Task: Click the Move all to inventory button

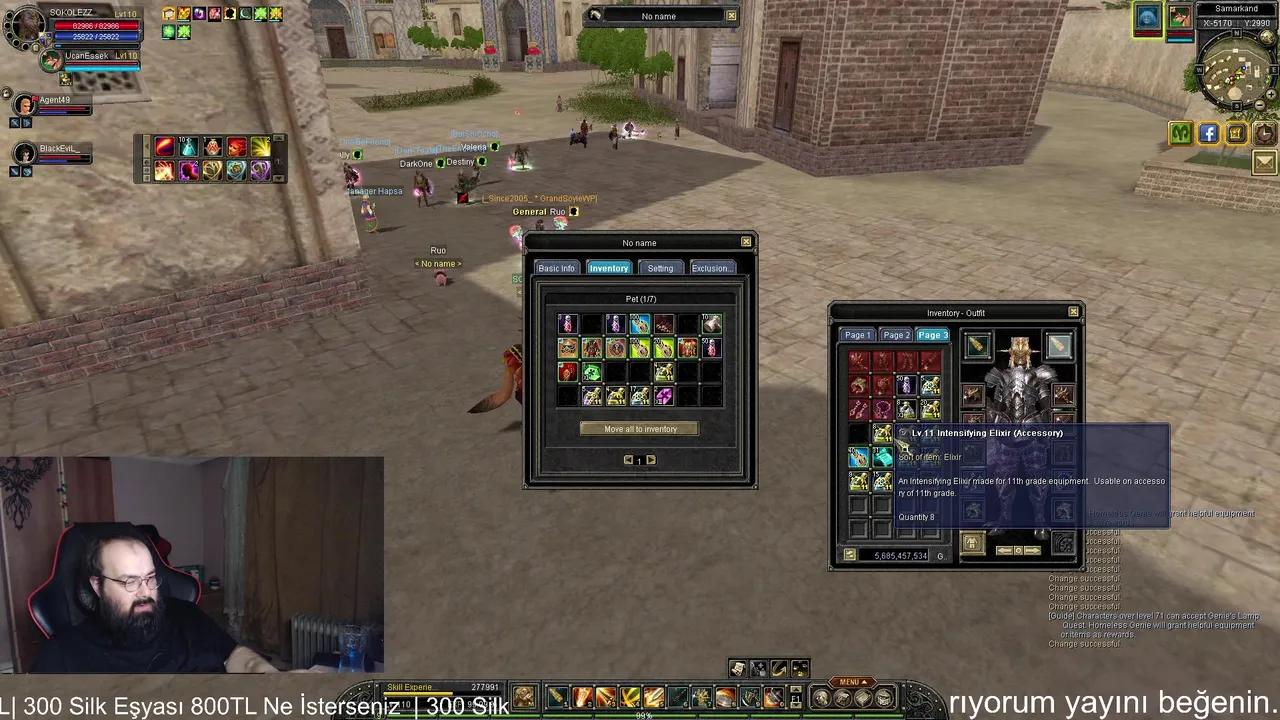Action: click(640, 429)
